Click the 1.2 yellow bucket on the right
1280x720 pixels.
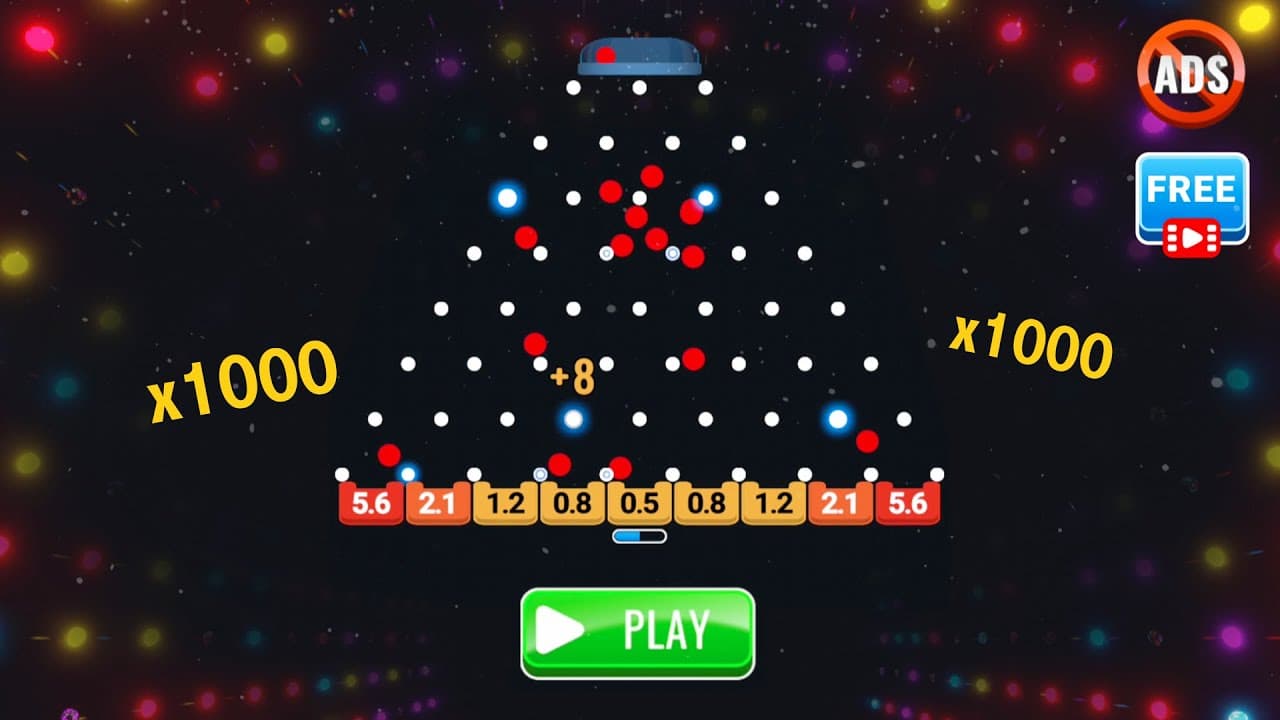(x=770, y=500)
